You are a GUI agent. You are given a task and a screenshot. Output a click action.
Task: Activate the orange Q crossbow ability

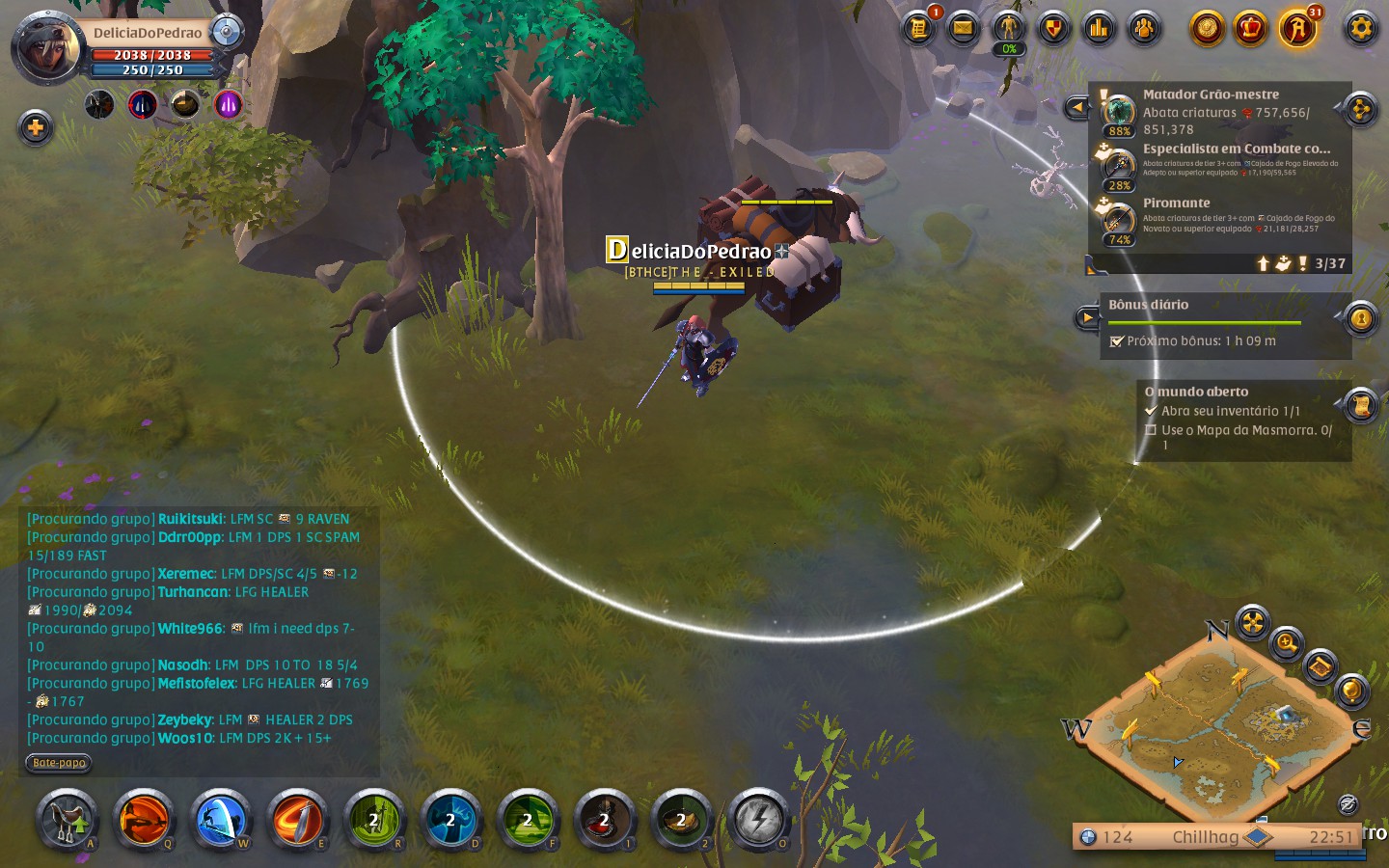pos(144,821)
